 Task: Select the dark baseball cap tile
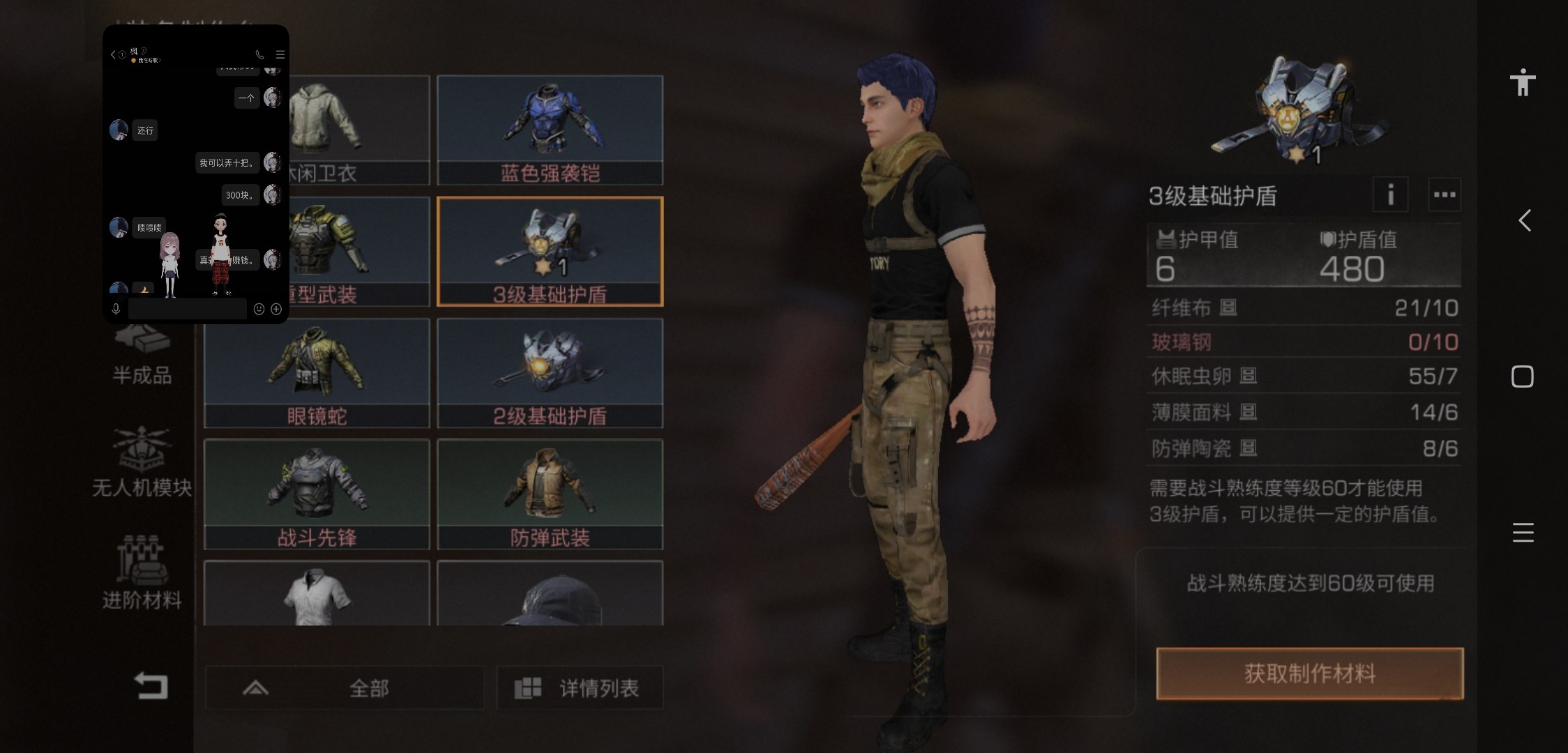(x=550, y=594)
